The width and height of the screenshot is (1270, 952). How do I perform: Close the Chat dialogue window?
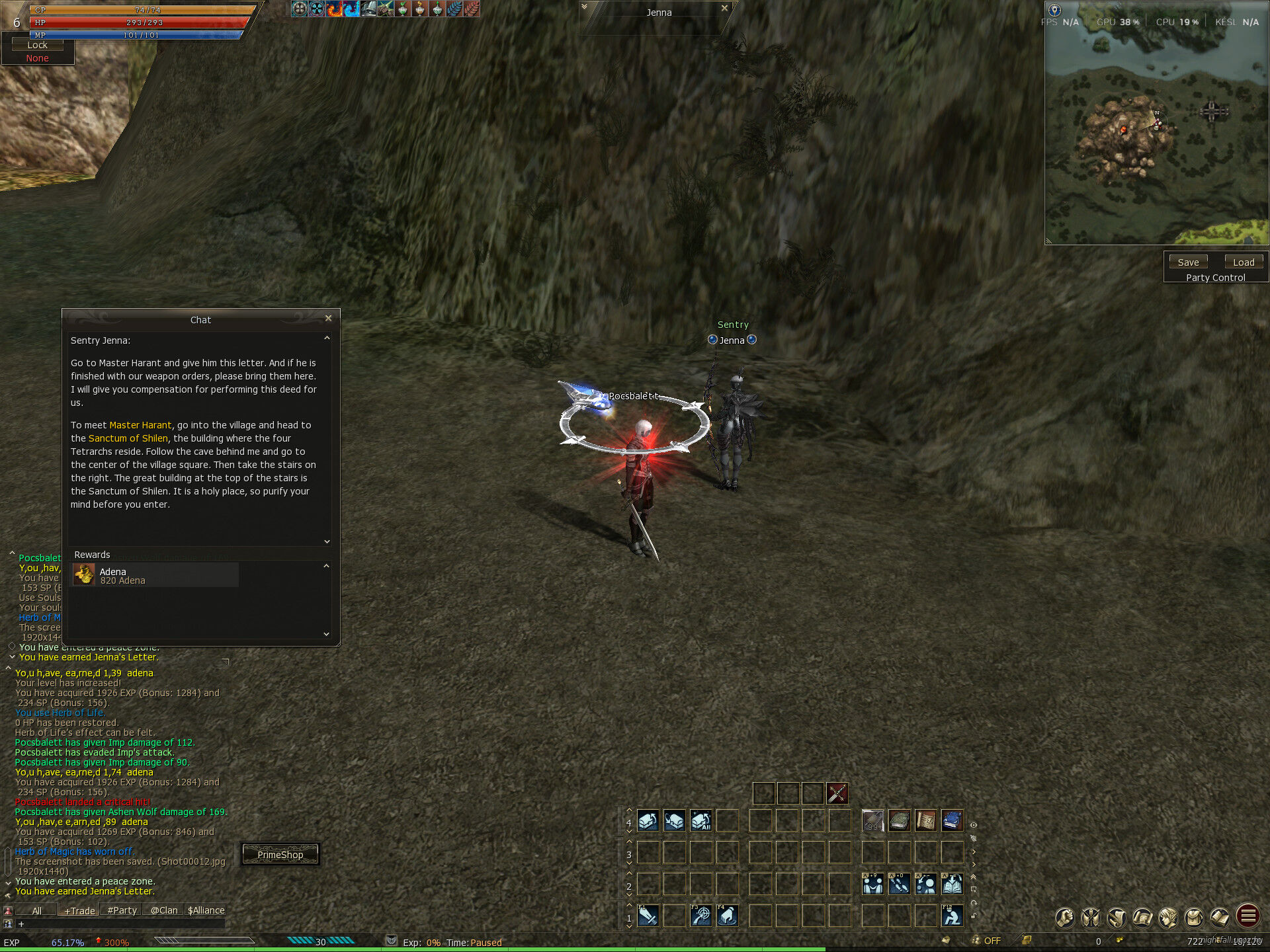(328, 318)
